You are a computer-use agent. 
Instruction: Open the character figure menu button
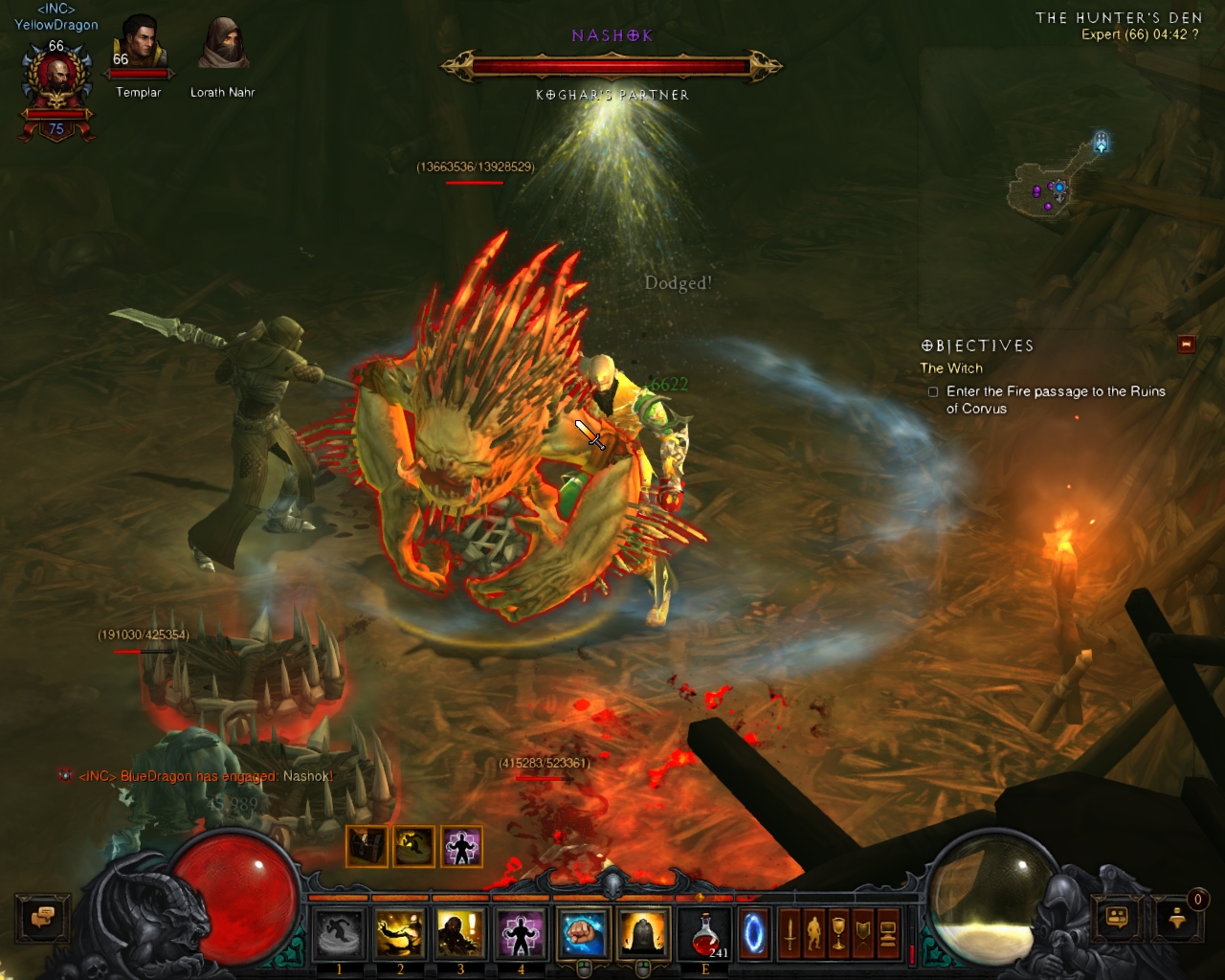point(814,932)
